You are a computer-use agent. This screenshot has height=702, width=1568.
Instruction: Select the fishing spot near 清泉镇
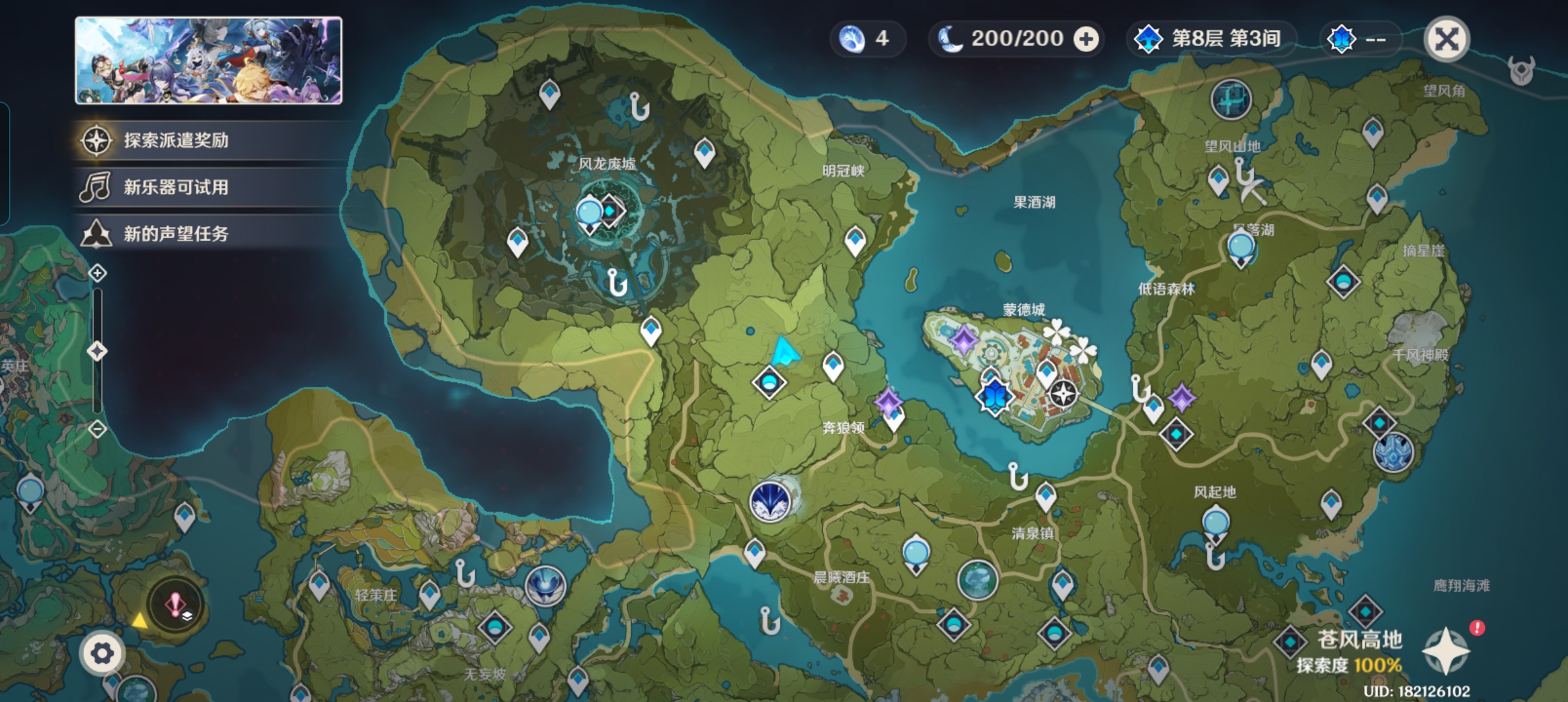[1017, 477]
